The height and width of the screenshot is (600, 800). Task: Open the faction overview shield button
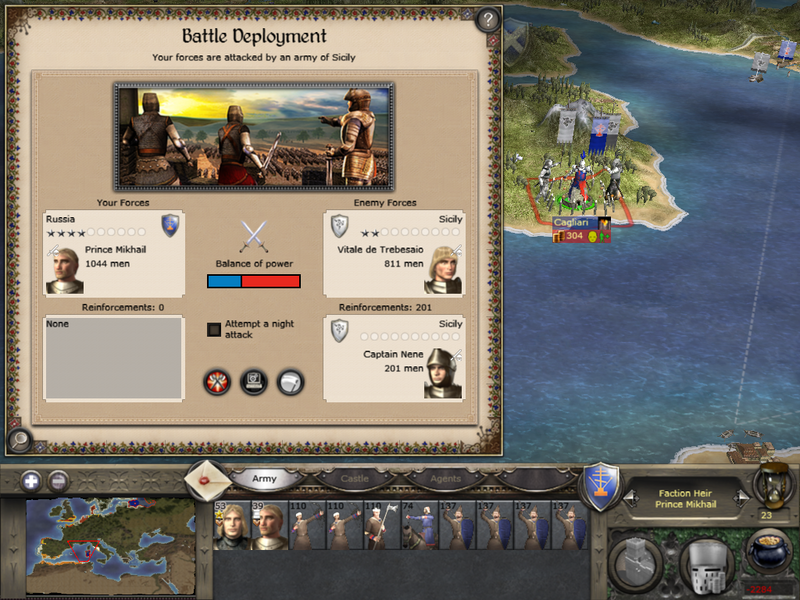(602, 485)
